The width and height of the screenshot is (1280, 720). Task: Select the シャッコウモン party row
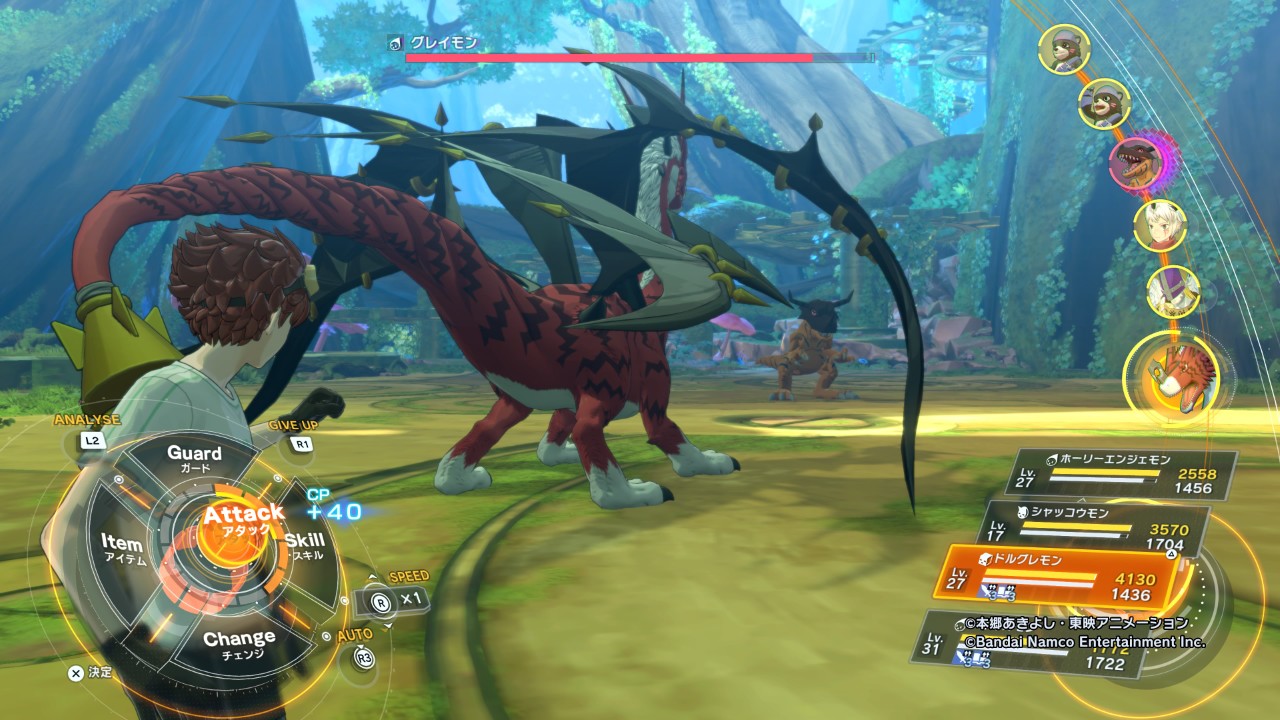click(x=1098, y=529)
